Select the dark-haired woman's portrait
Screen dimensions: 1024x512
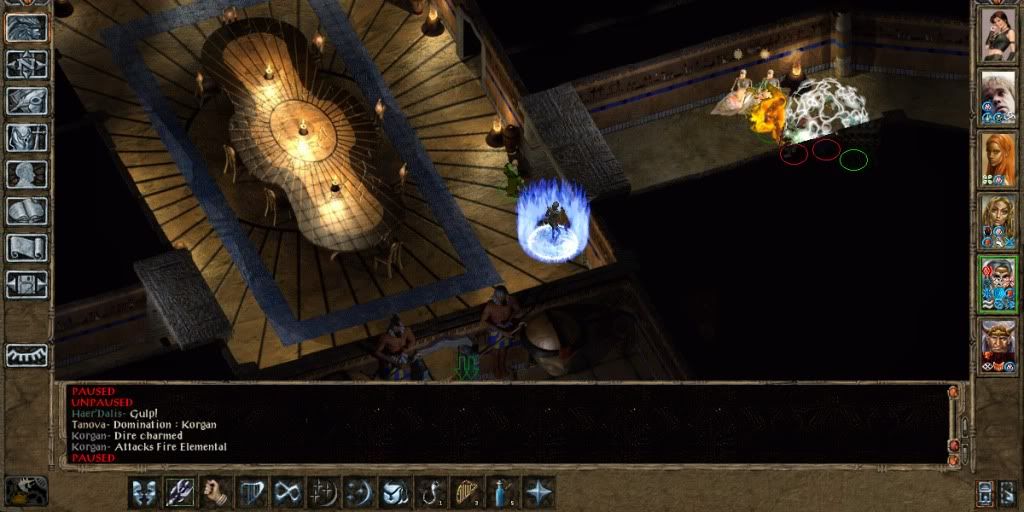coord(997,34)
